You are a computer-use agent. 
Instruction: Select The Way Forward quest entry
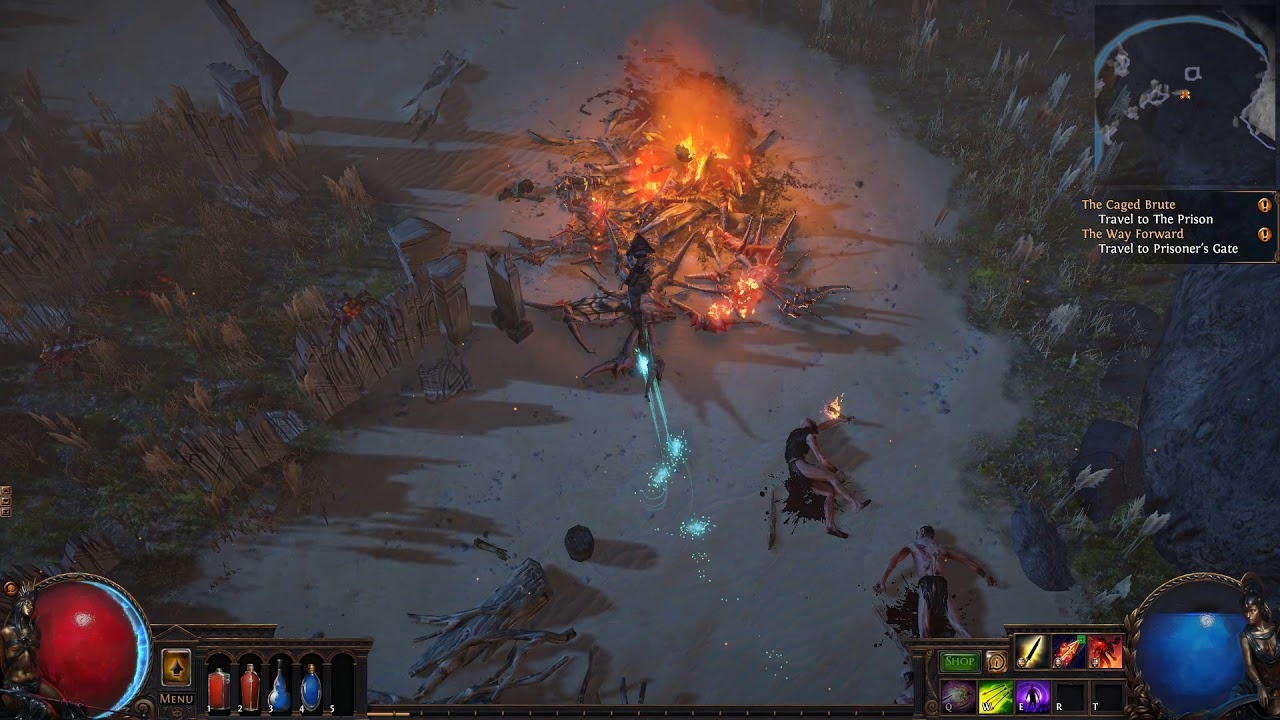click(1132, 234)
